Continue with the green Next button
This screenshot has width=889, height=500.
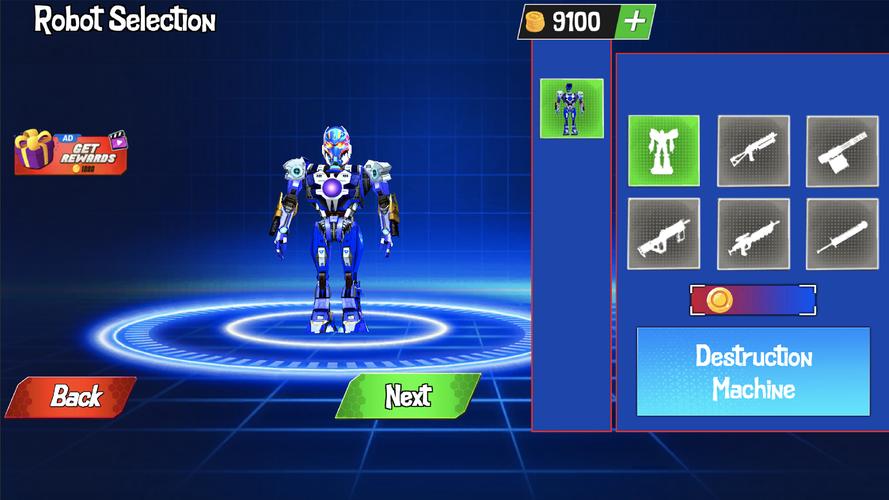(x=408, y=396)
